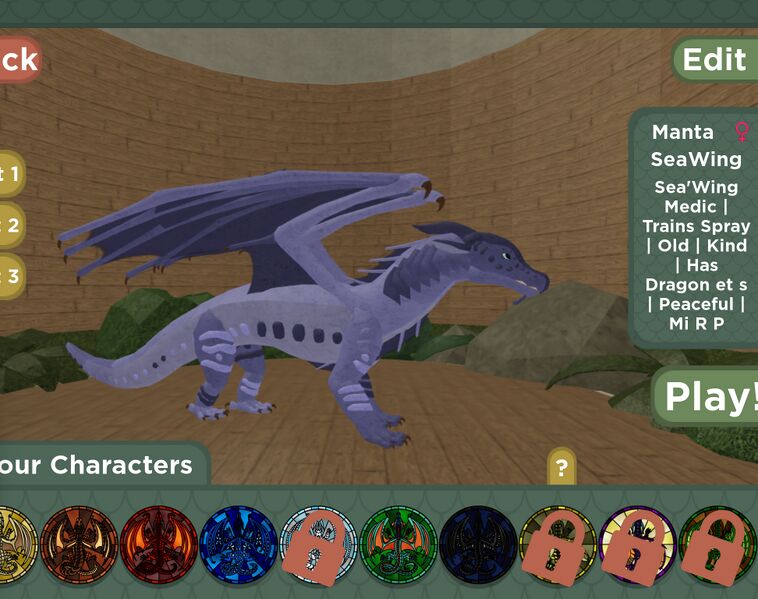Choose character slot 2
This screenshot has height=599, width=758.
10,225
